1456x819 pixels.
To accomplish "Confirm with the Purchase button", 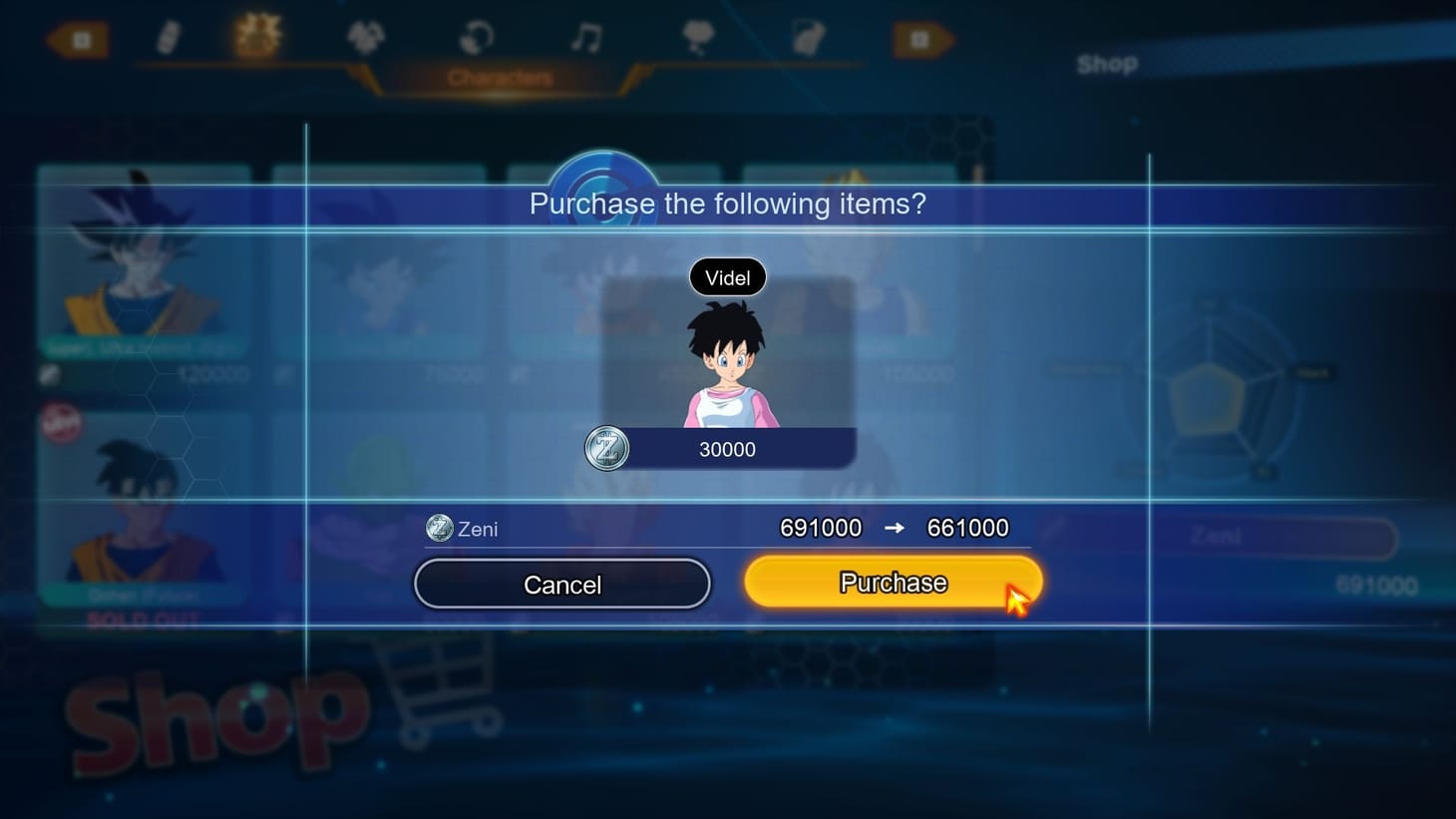I will click(892, 582).
